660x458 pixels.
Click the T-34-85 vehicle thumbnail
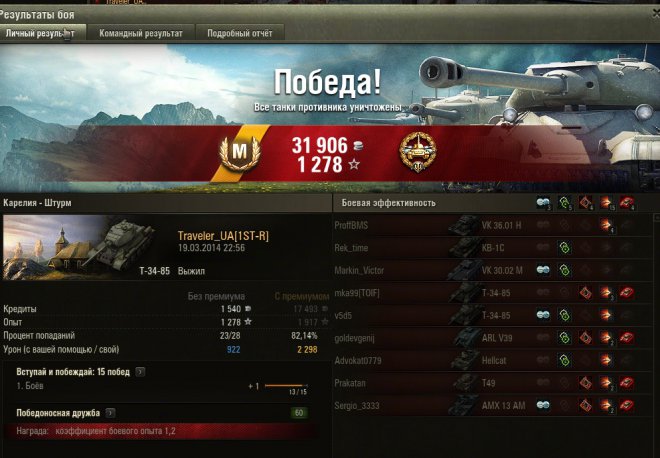[x=67, y=248]
